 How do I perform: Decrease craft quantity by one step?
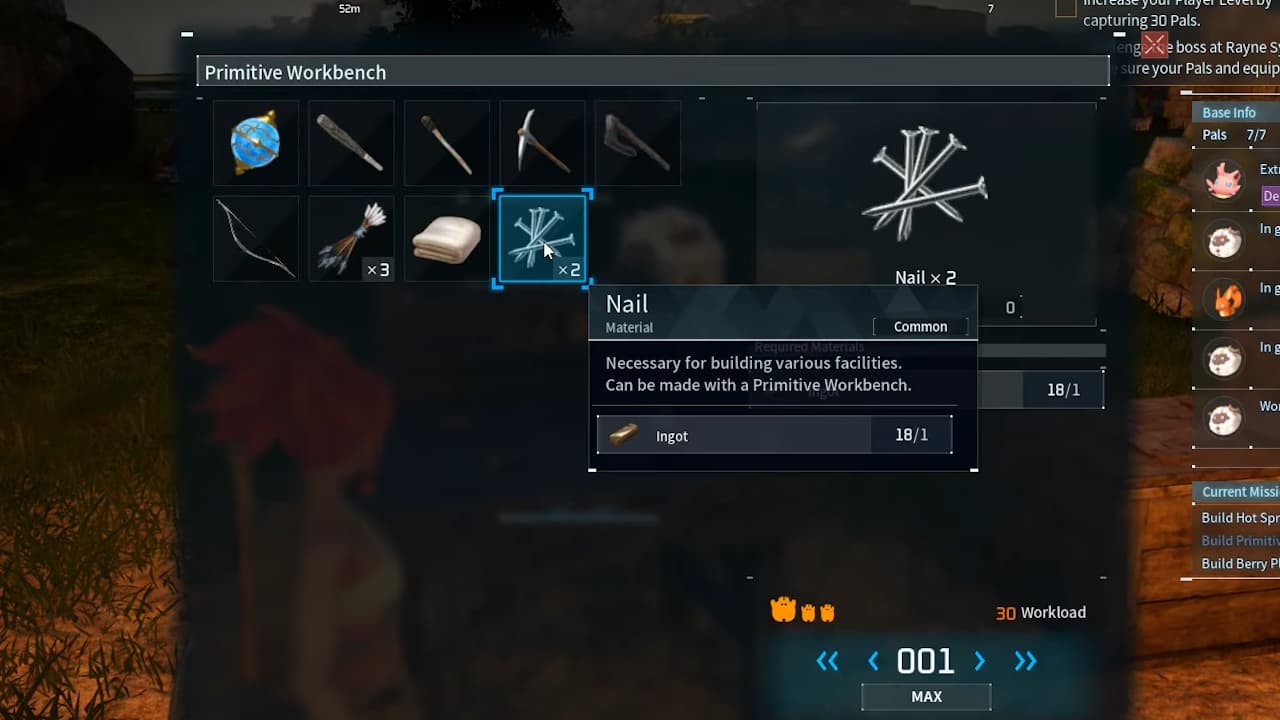(873, 661)
